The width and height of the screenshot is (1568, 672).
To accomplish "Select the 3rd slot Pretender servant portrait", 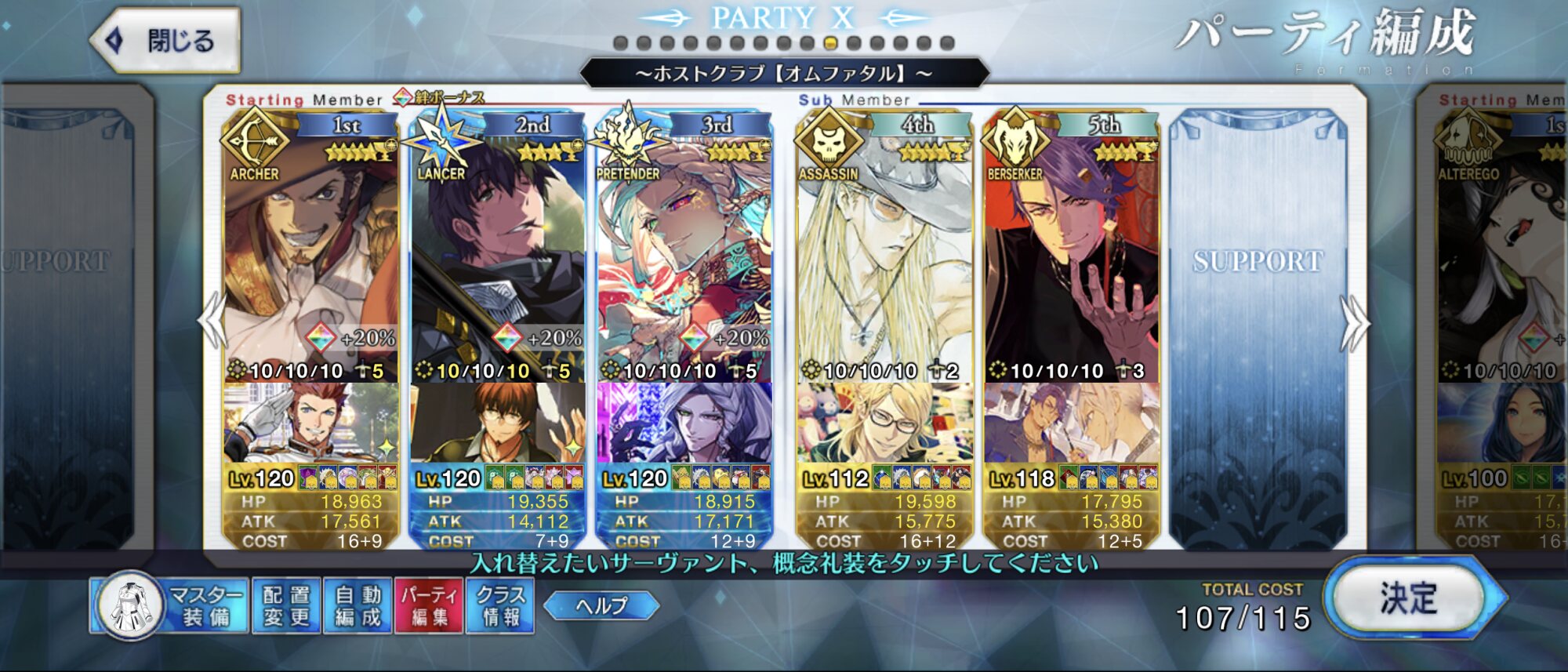I will coord(684,251).
